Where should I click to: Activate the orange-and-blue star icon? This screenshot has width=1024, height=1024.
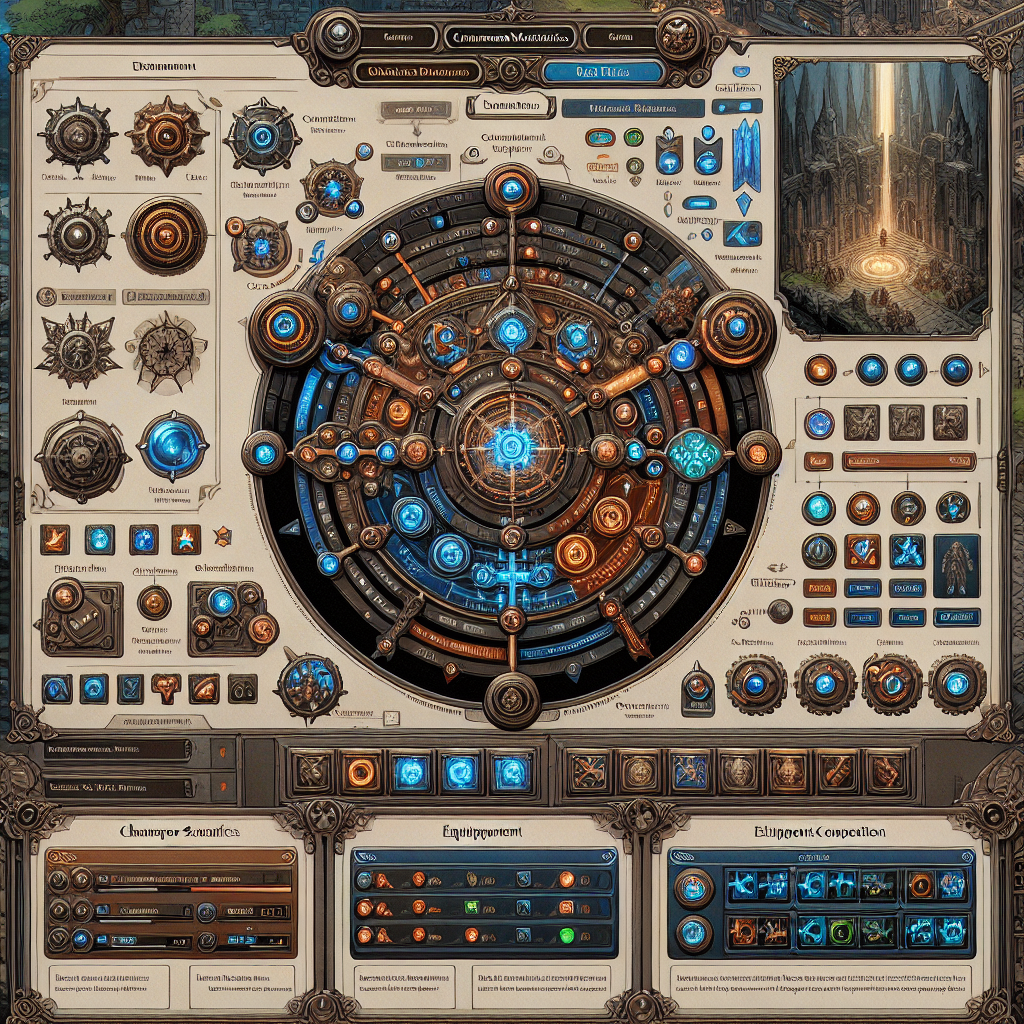(186, 540)
